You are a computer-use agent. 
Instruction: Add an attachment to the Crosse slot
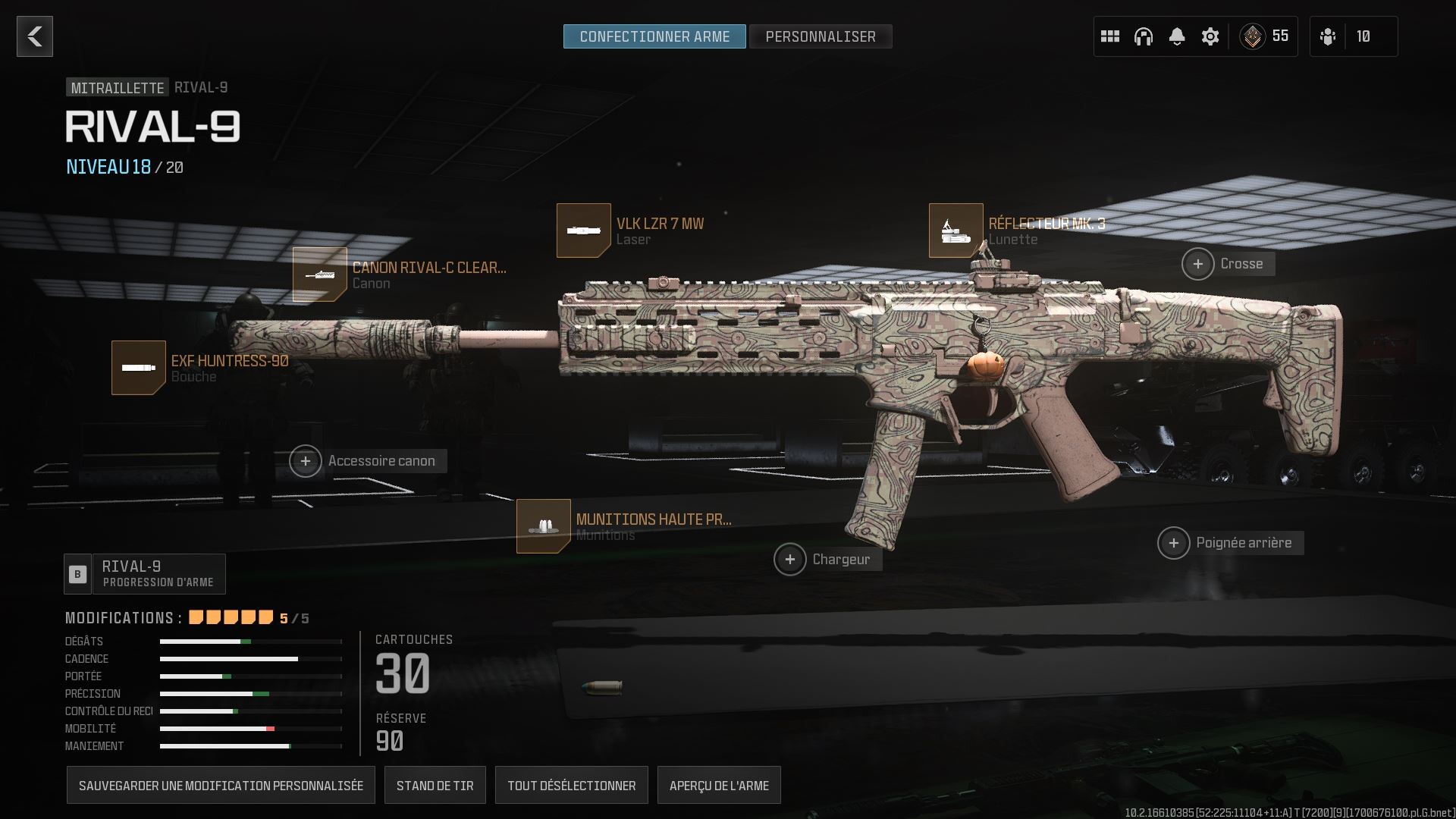1198,263
